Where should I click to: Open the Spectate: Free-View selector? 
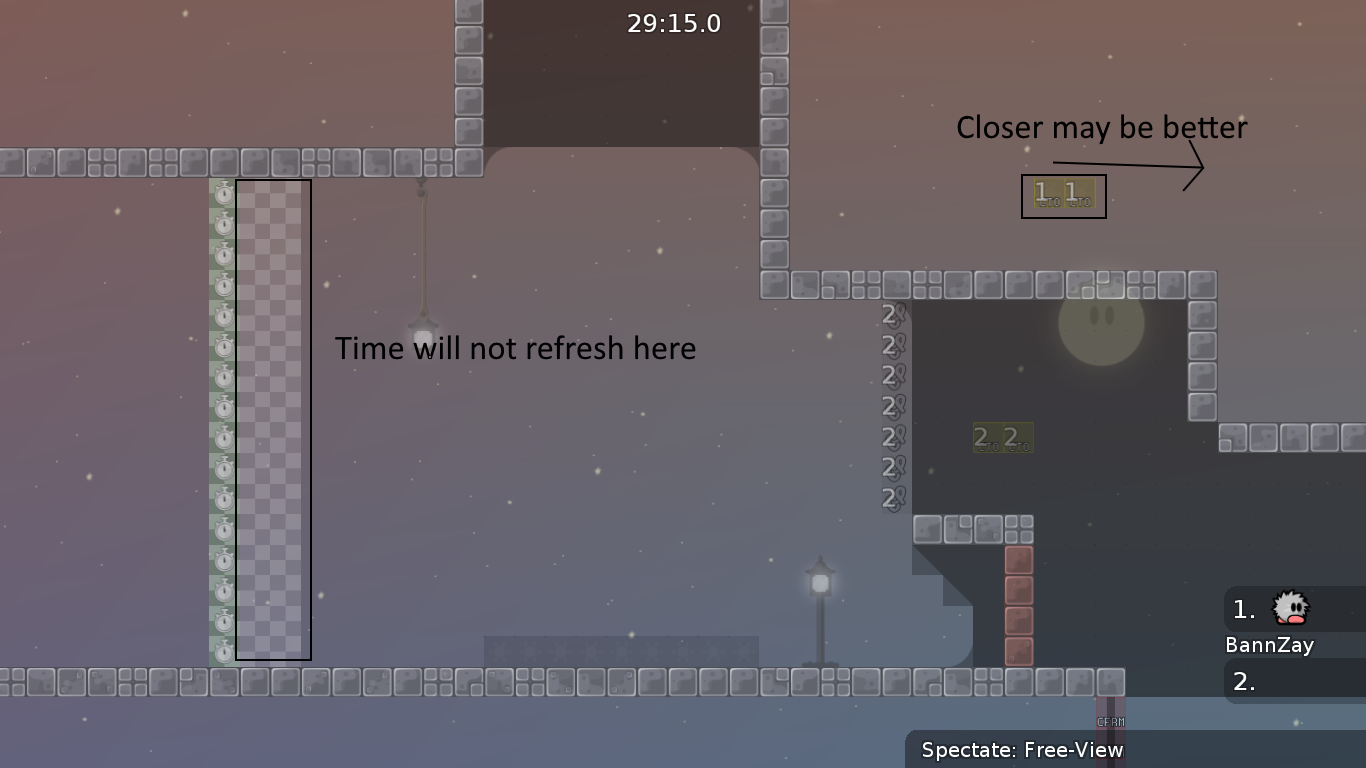coord(1022,749)
